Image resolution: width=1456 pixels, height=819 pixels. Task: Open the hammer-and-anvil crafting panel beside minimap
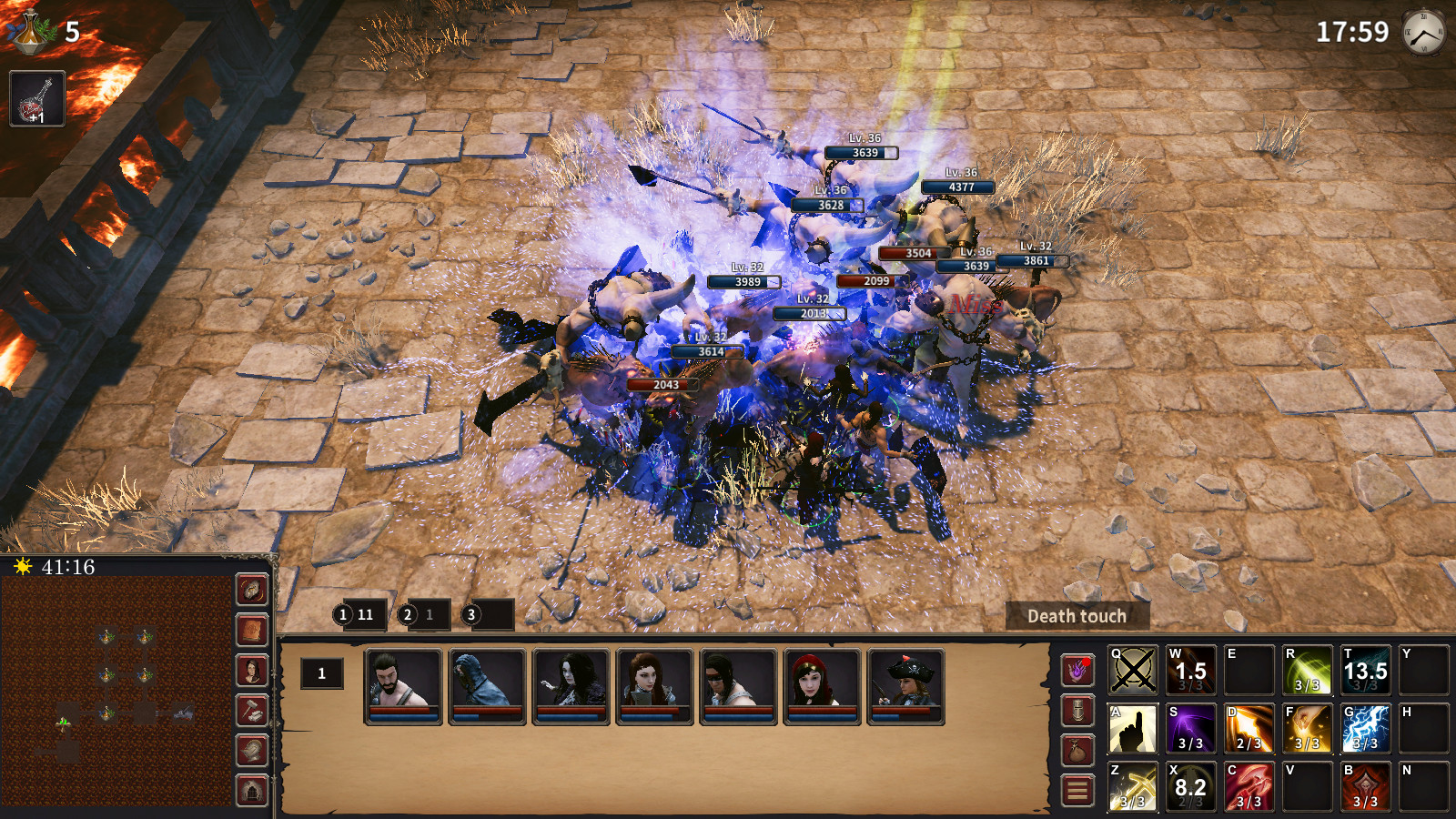[x=251, y=708]
